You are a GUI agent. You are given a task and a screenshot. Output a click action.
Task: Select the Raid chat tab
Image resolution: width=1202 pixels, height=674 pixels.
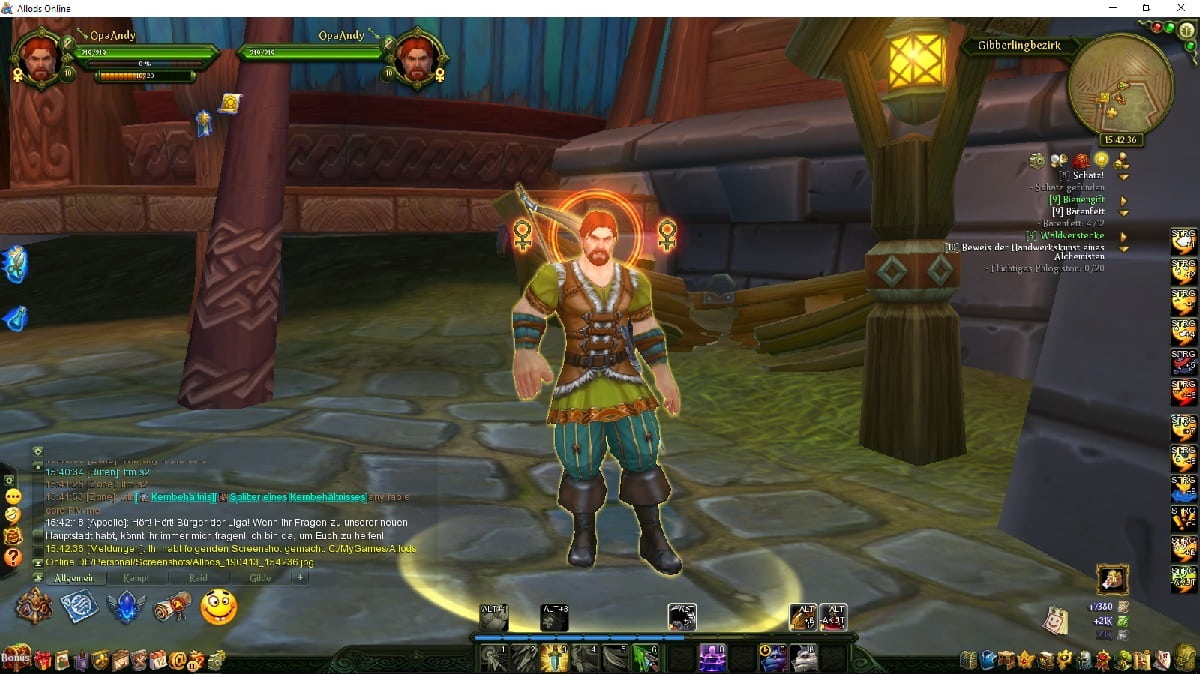[x=196, y=578]
